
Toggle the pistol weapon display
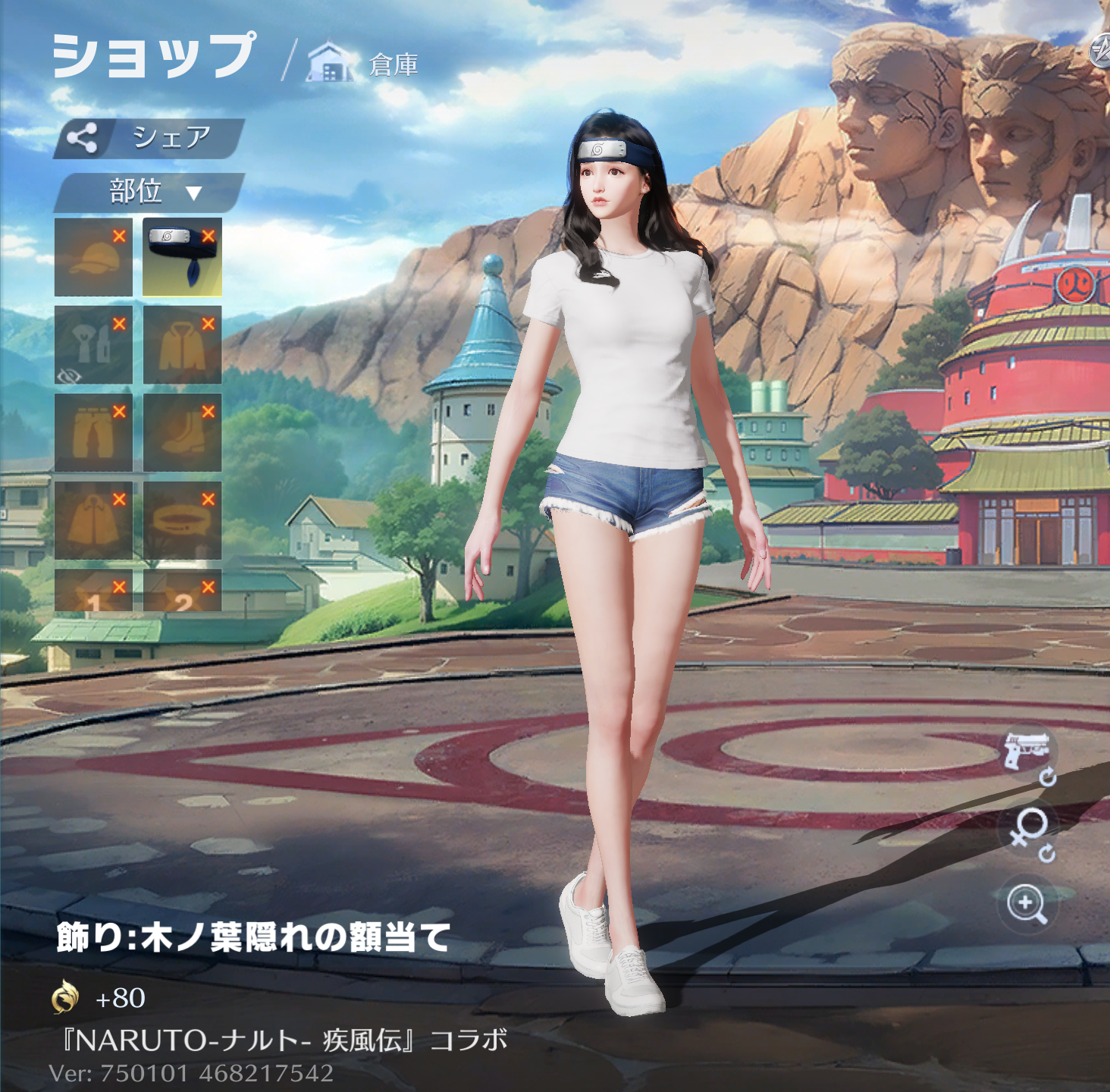[x=1027, y=753]
